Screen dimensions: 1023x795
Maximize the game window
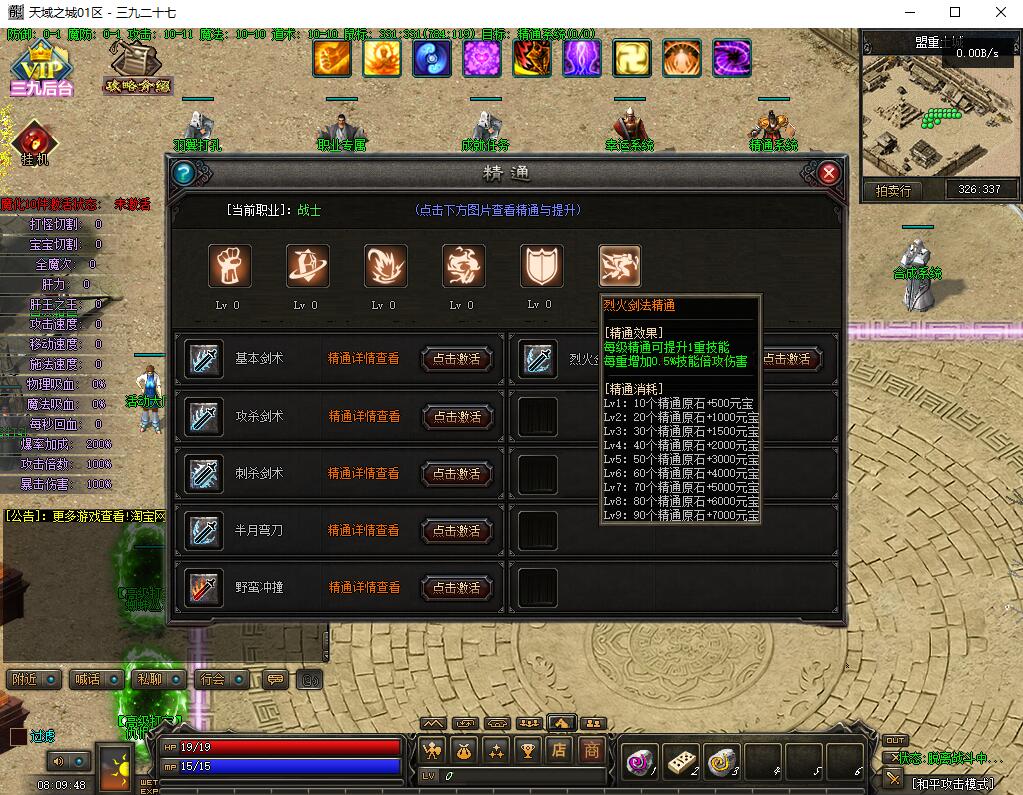coord(955,13)
